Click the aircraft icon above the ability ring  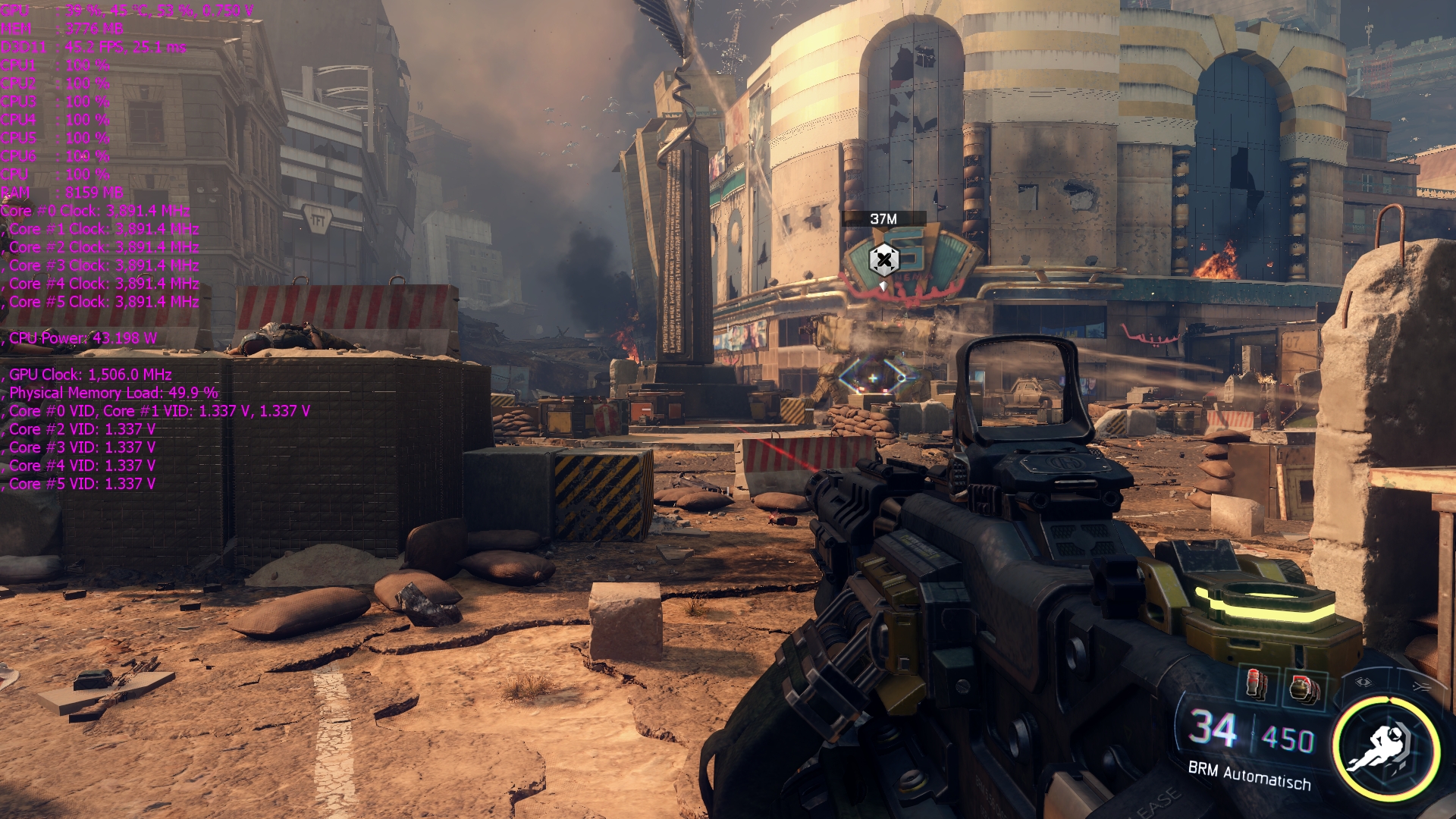pos(1420,686)
